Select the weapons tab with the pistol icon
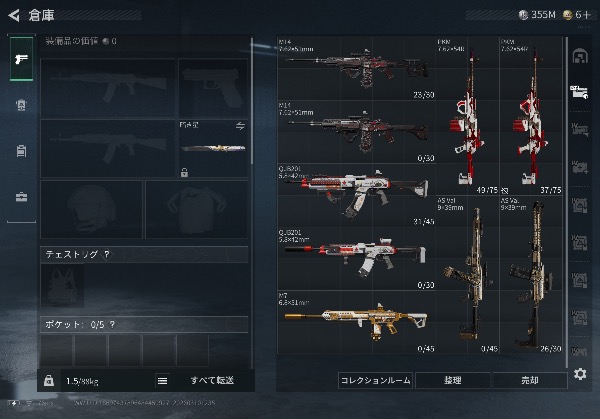 pos(21,59)
